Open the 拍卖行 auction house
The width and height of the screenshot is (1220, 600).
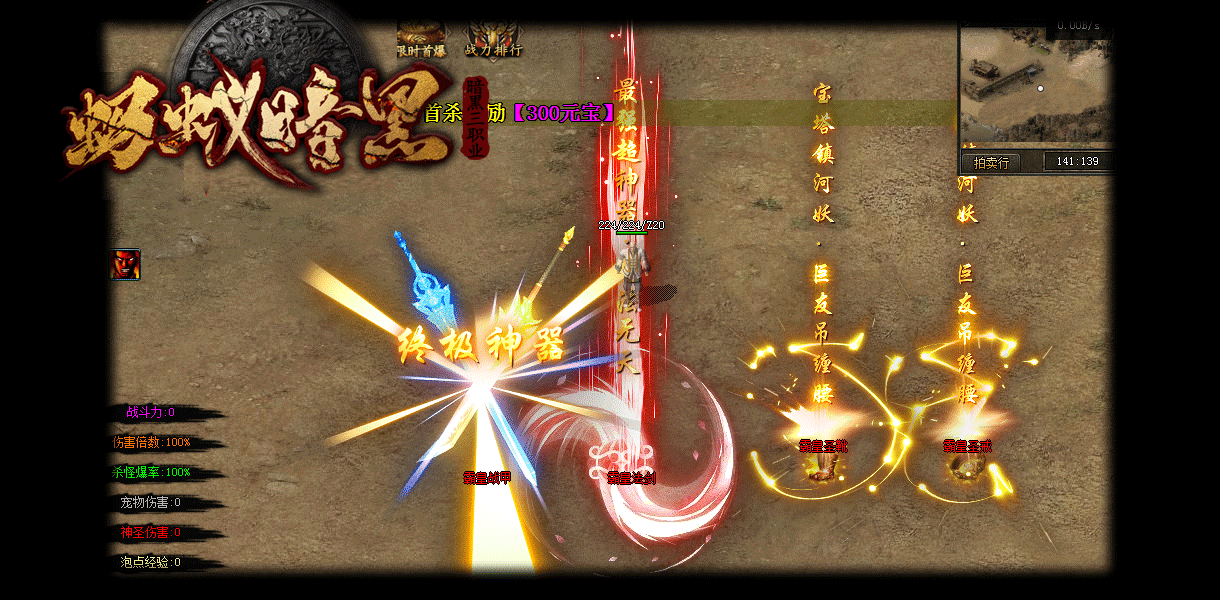990,162
